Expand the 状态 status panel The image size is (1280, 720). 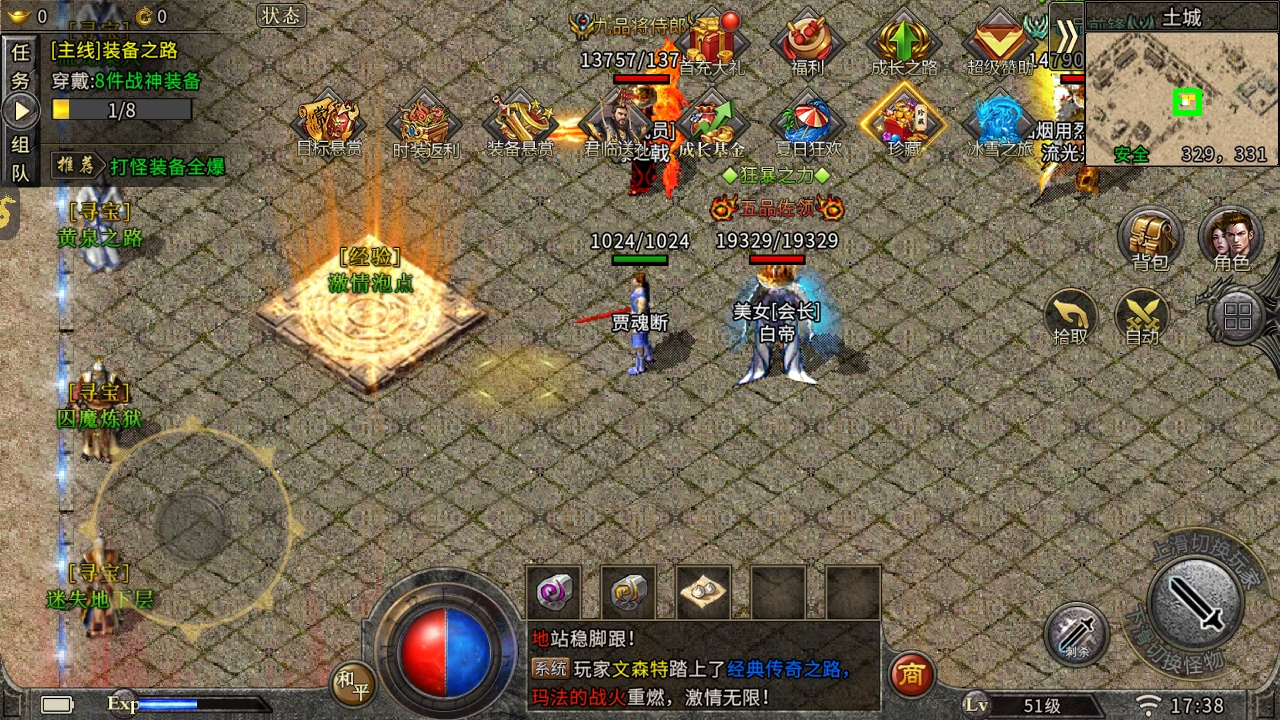(x=281, y=17)
